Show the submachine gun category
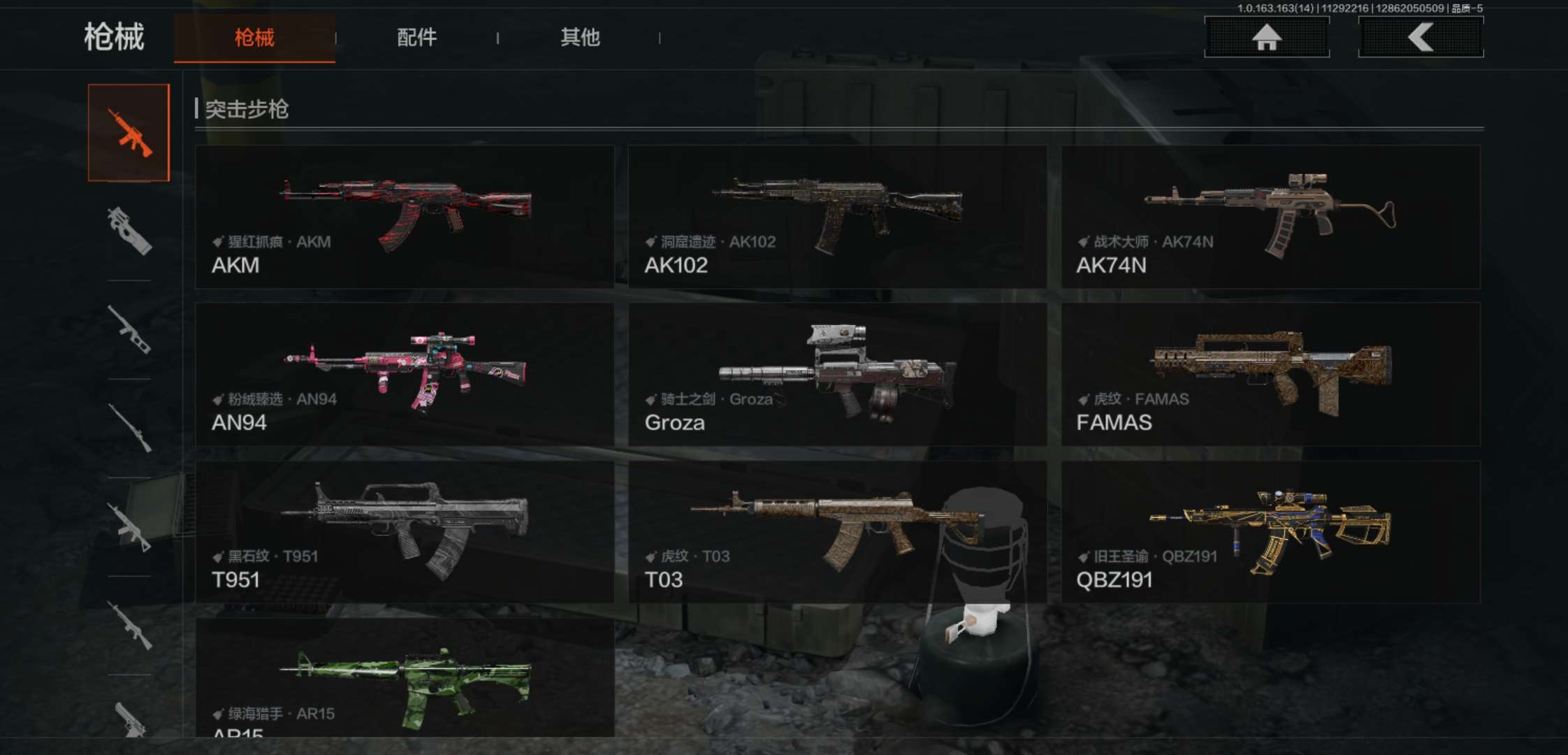This screenshot has width=1568, height=755. (129, 231)
